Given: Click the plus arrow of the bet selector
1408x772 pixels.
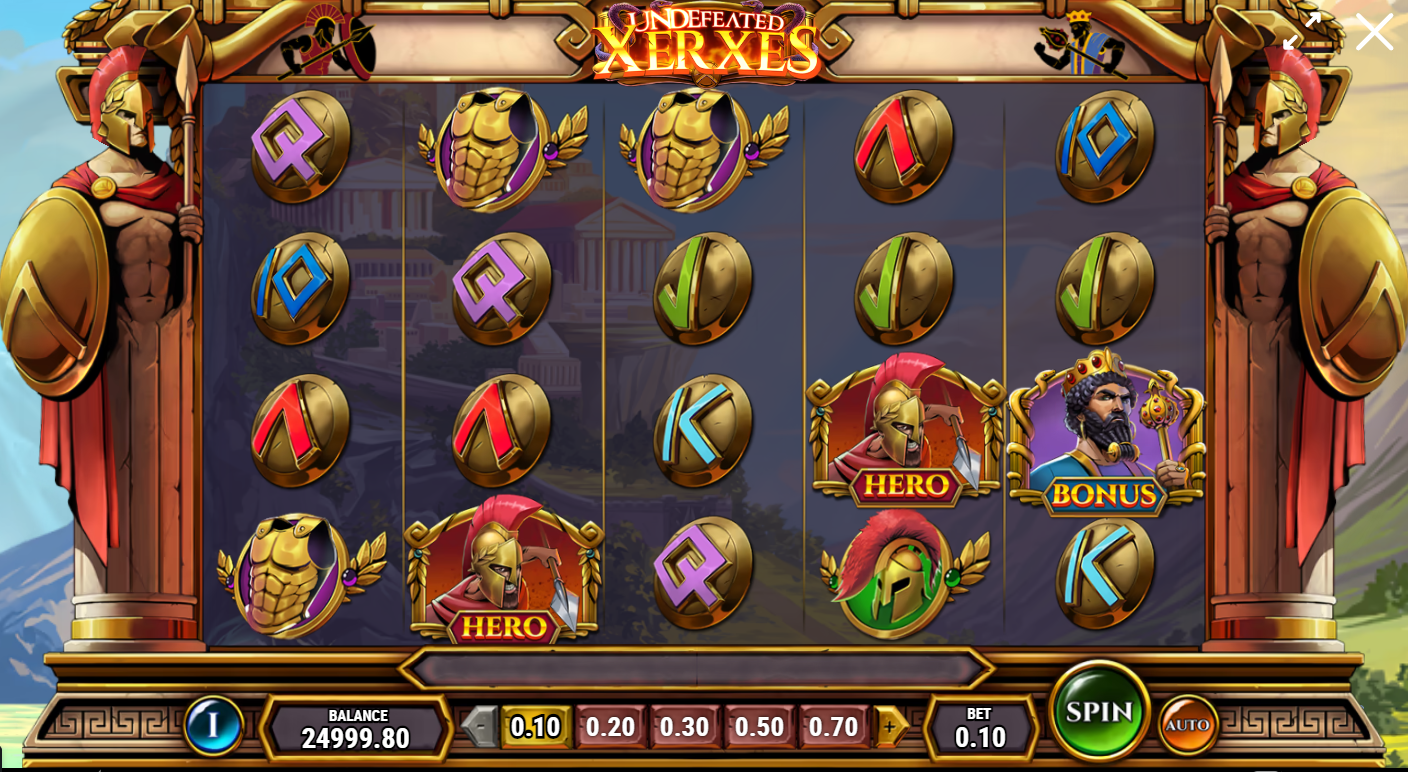Looking at the screenshot, I should coord(890,727).
